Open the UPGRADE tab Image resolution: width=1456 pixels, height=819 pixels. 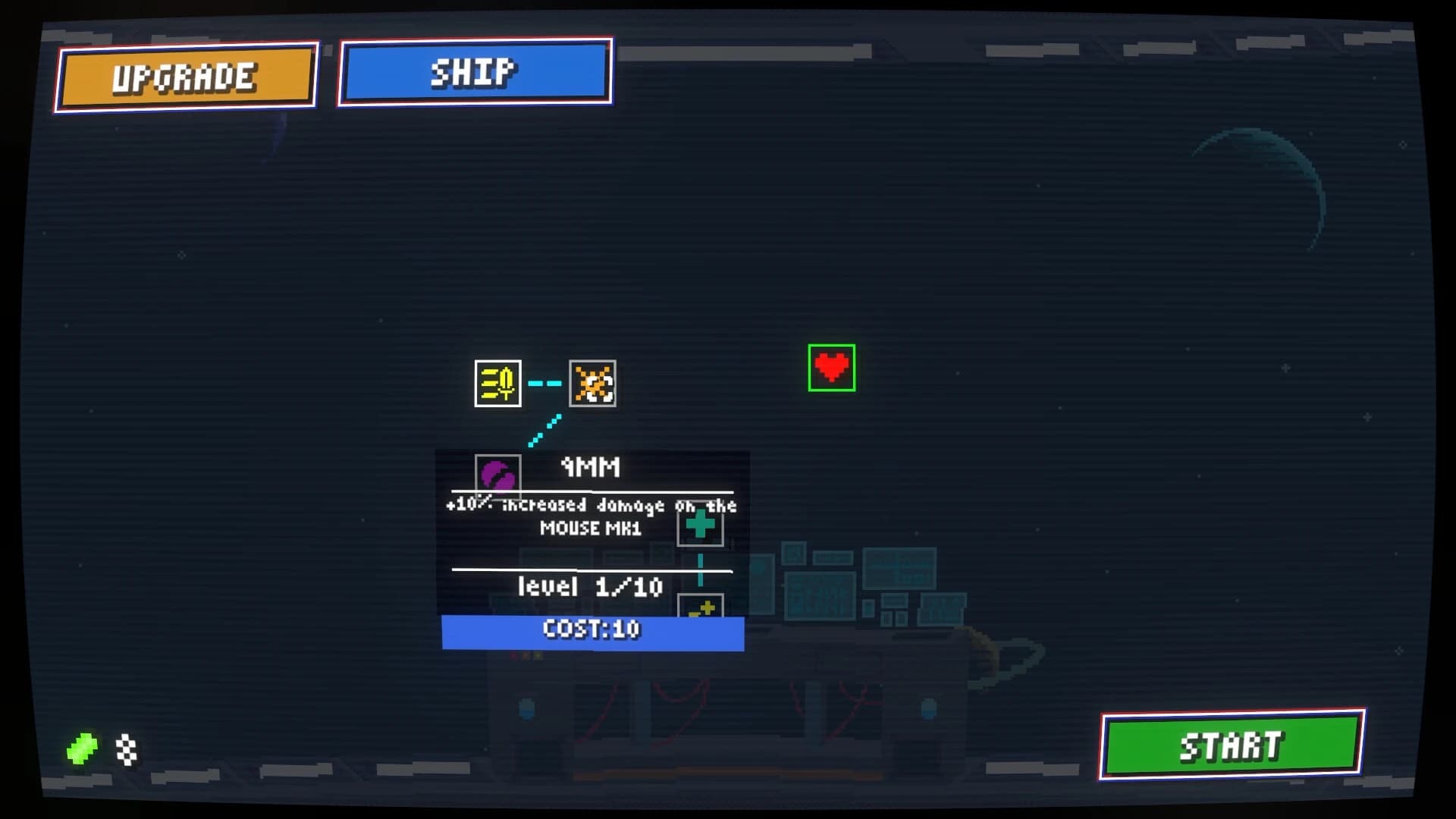click(184, 77)
